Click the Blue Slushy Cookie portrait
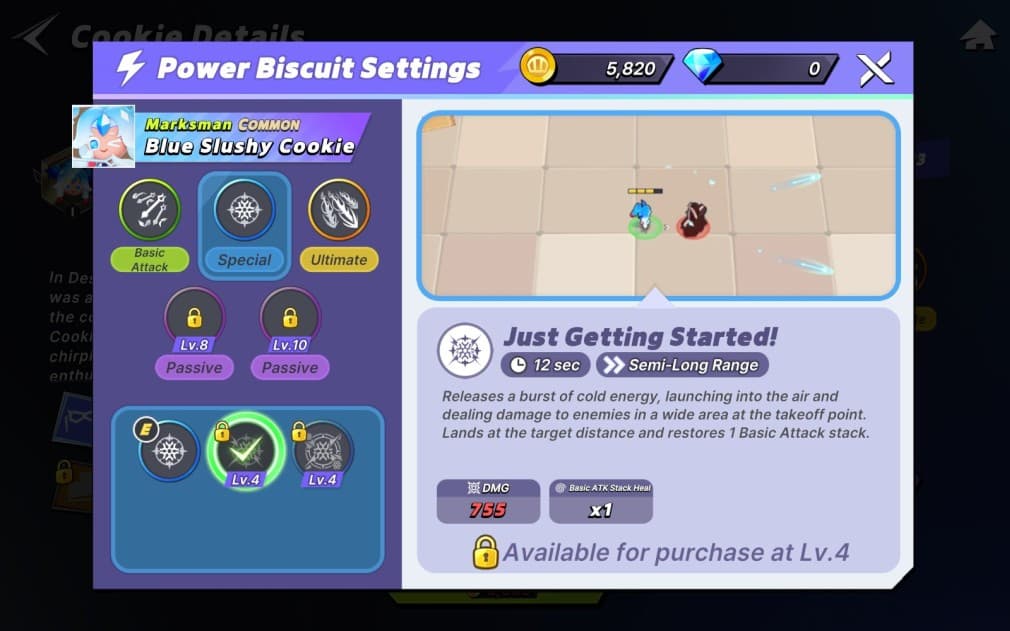 click(x=103, y=136)
